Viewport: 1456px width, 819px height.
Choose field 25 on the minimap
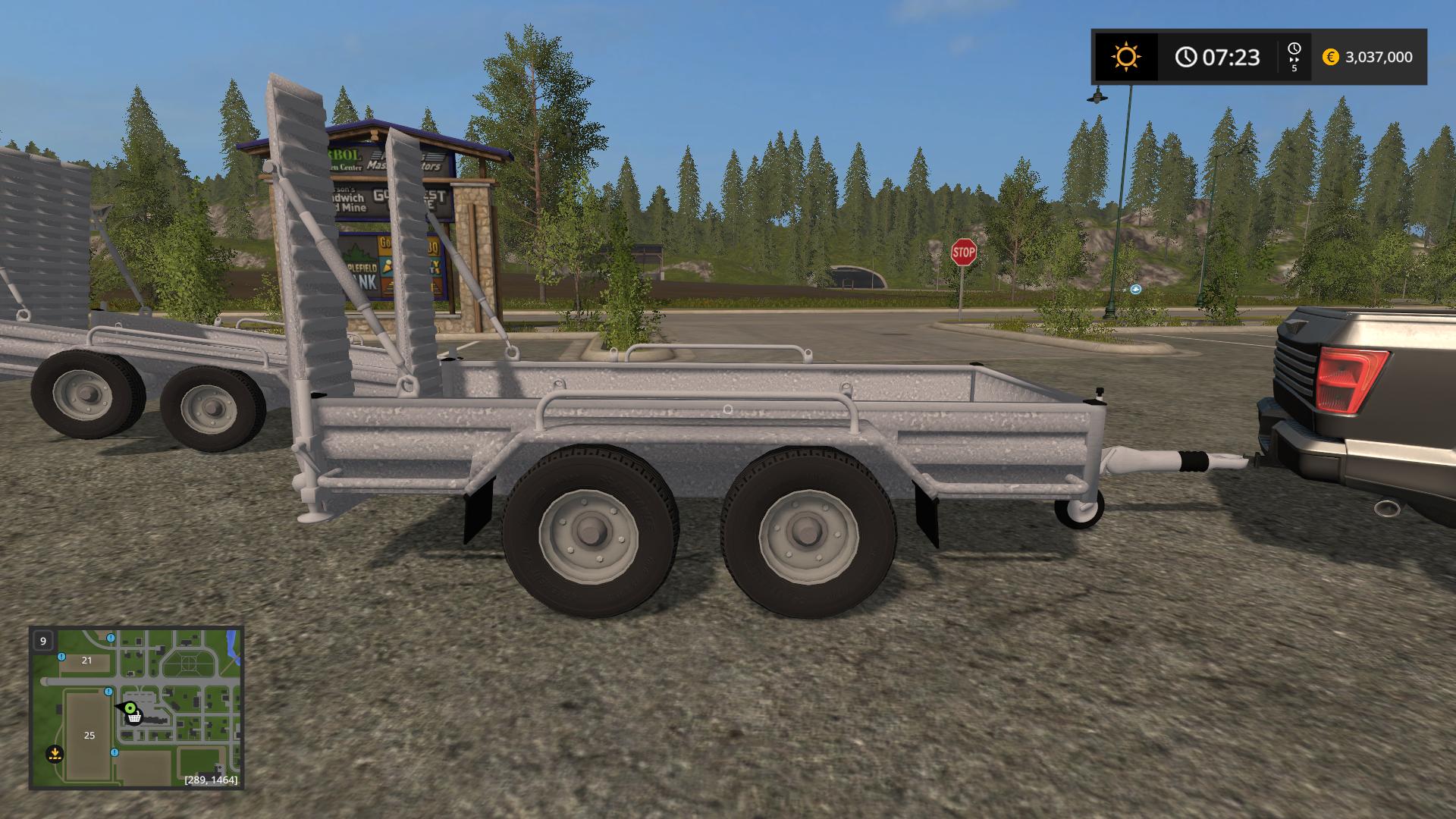pos(89,736)
